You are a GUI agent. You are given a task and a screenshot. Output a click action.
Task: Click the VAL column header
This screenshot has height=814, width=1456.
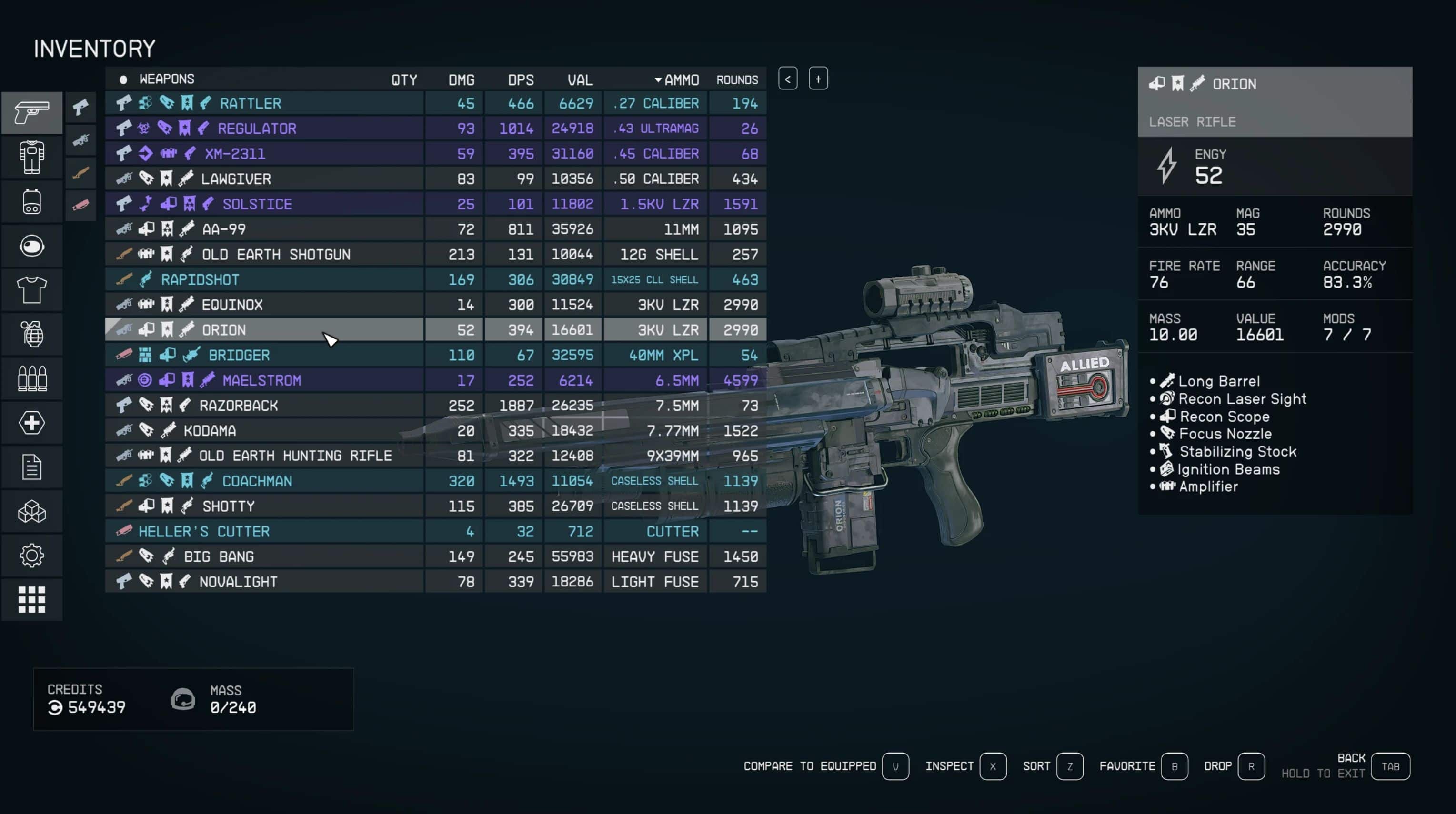580,79
